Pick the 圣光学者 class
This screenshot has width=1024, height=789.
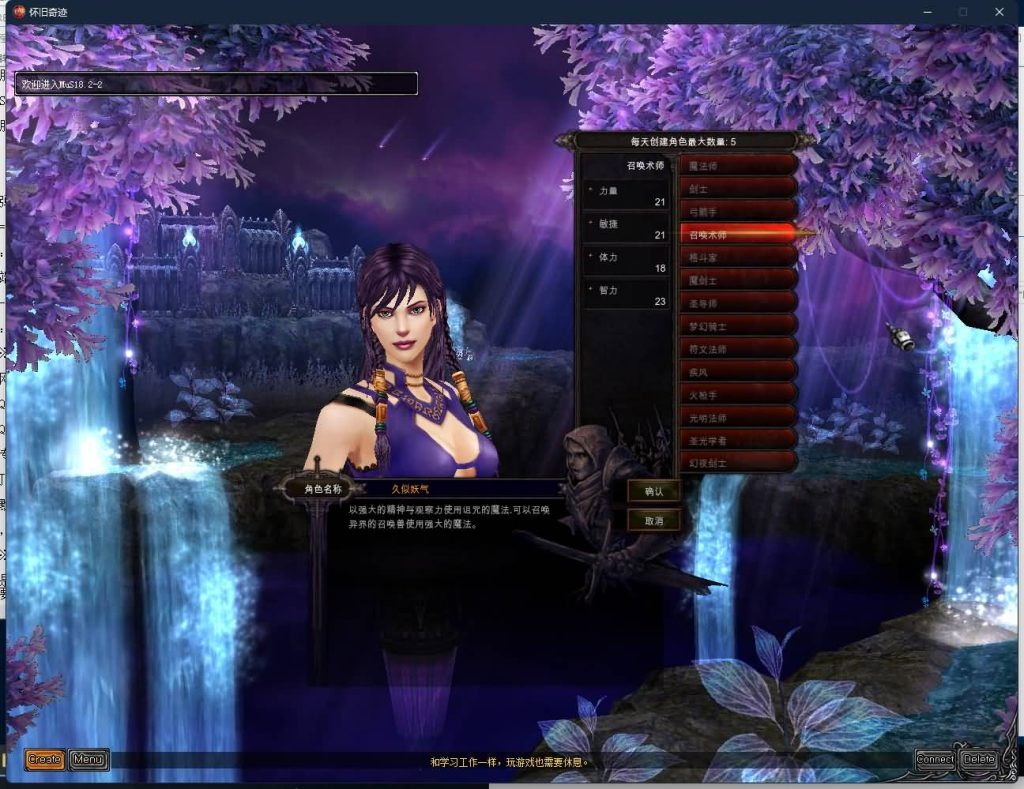(x=738, y=441)
